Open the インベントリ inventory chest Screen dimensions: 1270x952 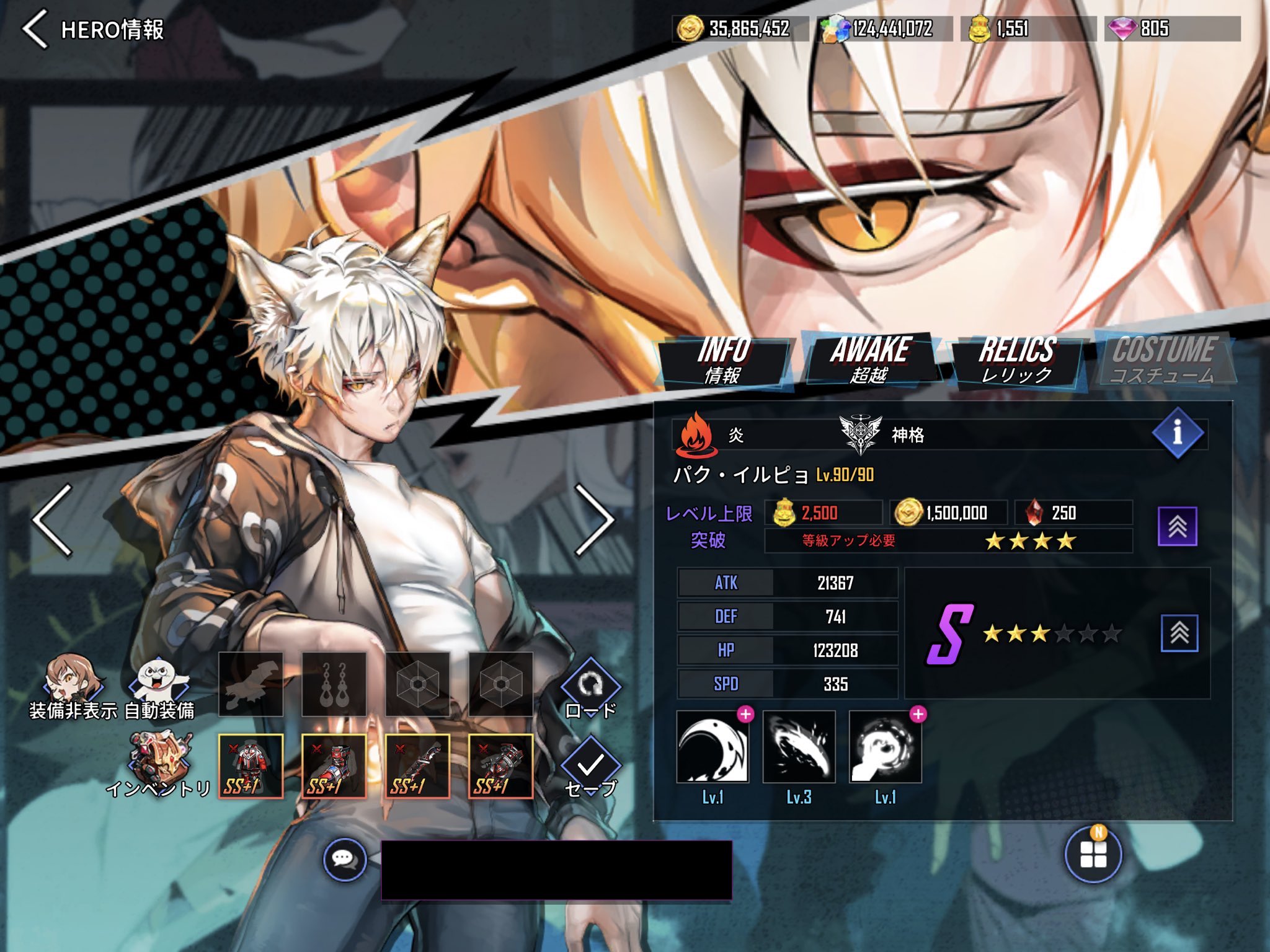[x=159, y=764]
